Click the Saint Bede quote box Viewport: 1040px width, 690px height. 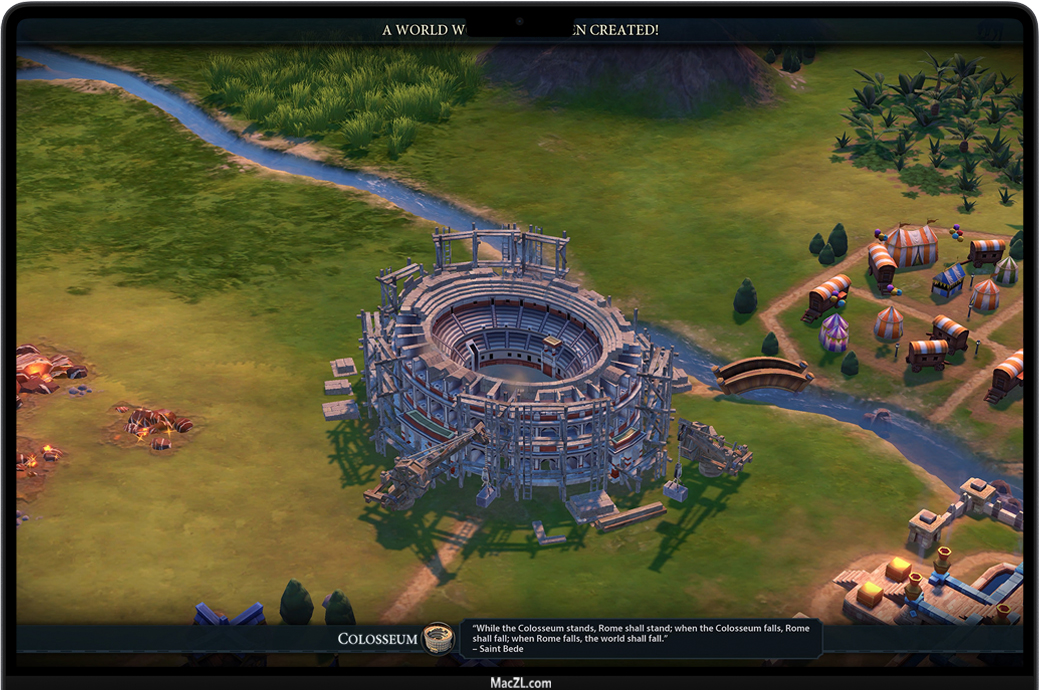(640, 638)
